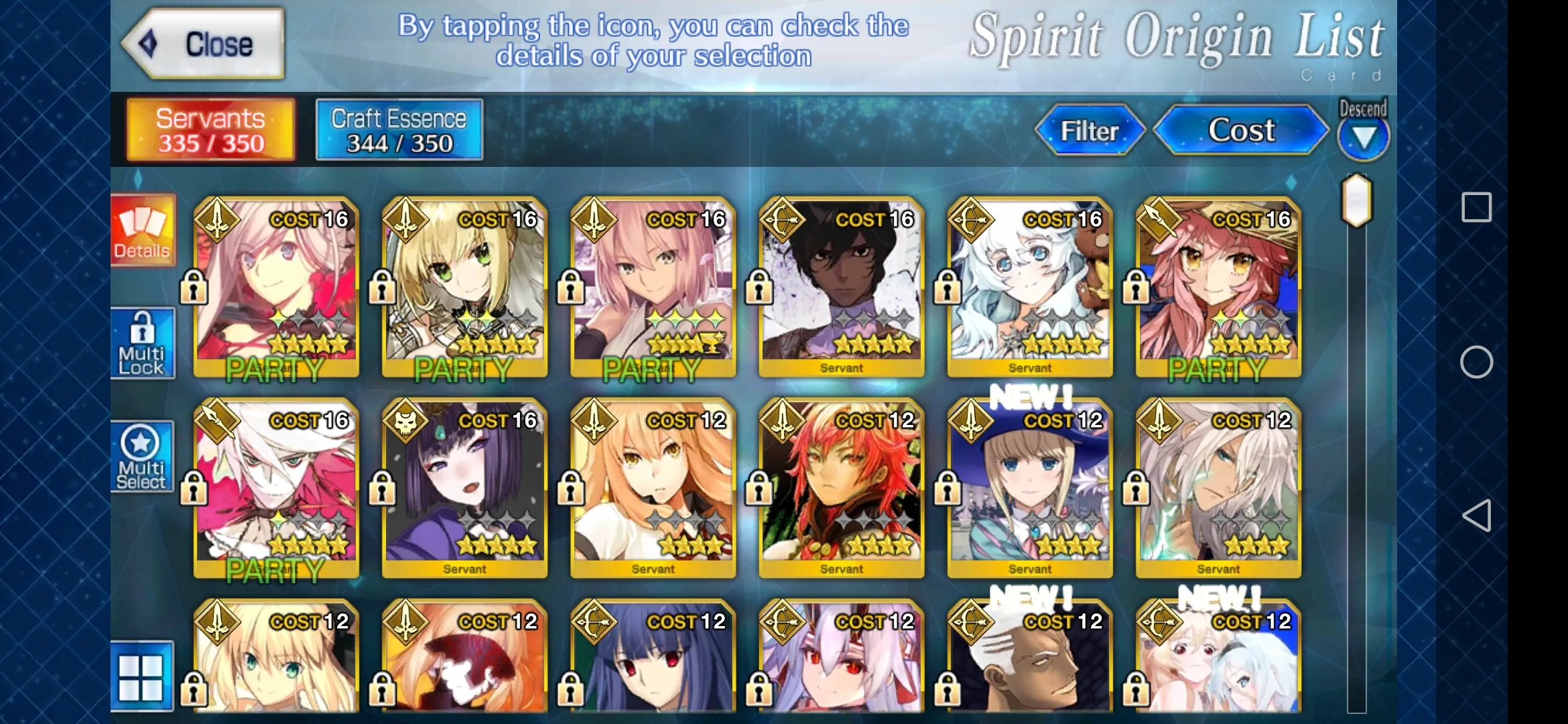This screenshot has height=724, width=1568.
Task: Toggle the Descend sort order arrow
Action: pyautogui.click(x=1363, y=137)
